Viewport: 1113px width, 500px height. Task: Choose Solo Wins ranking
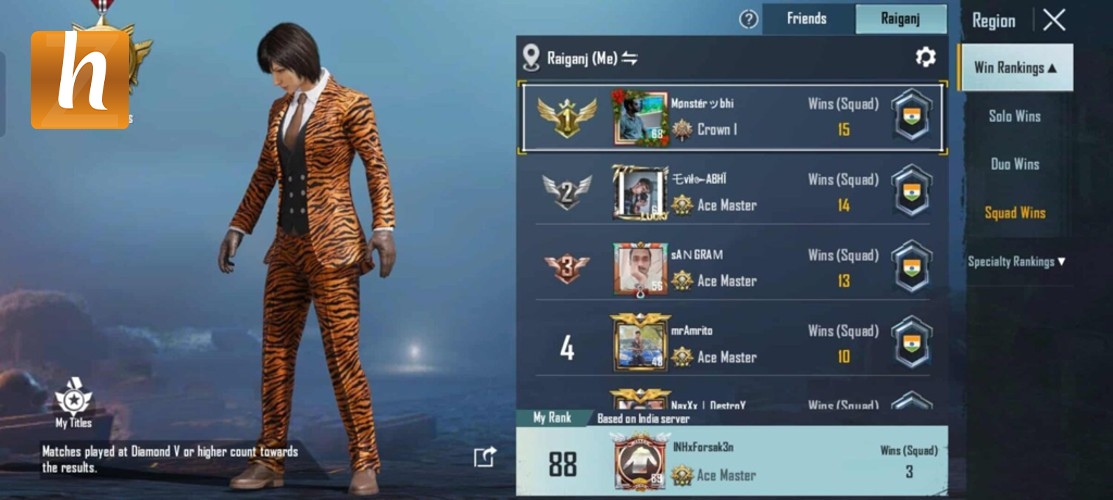pyautogui.click(x=1014, y=116)
